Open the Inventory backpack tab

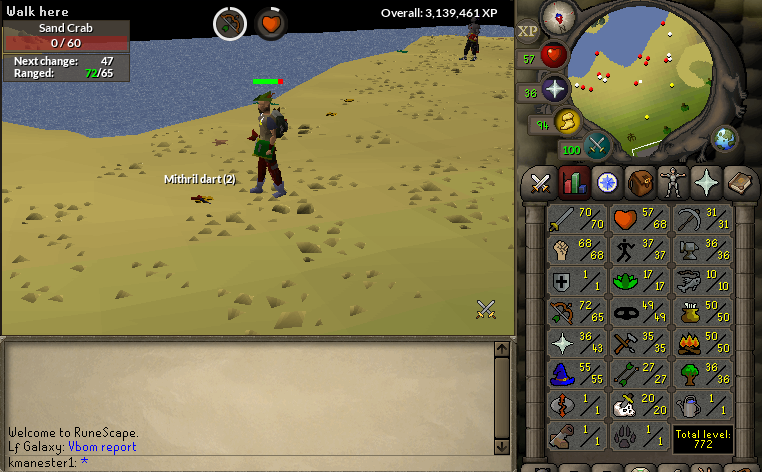point(639,182)
